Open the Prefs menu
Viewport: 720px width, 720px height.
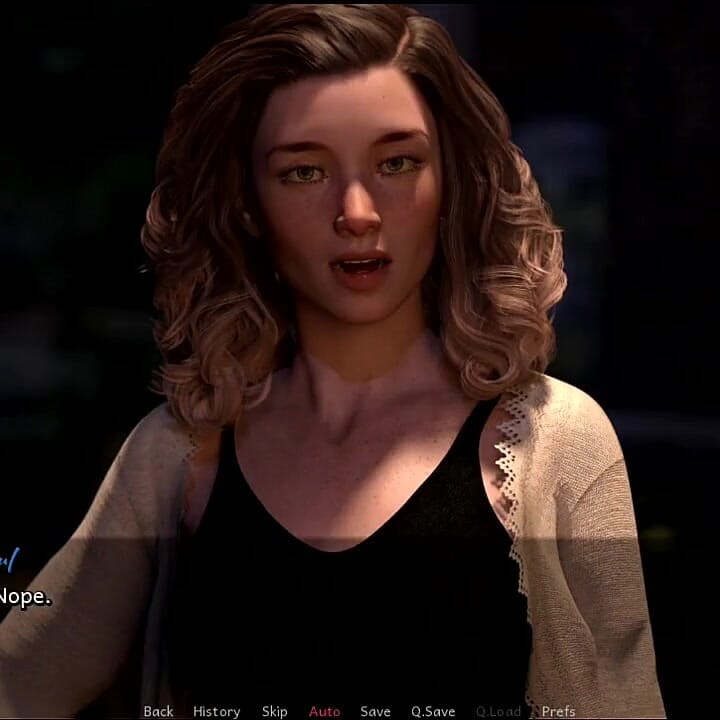558,711
